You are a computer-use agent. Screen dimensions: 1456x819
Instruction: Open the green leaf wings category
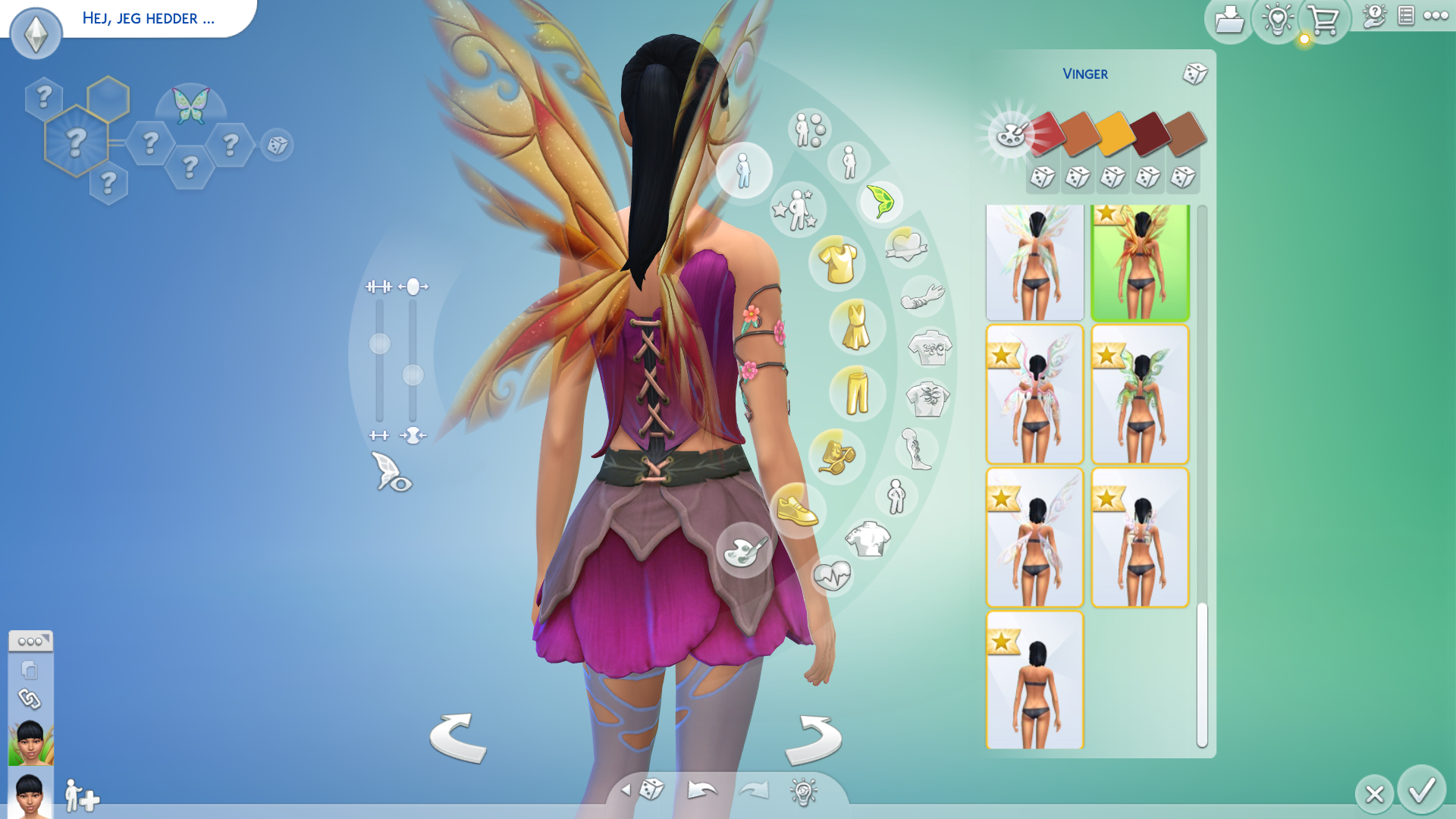coord(880,202)
